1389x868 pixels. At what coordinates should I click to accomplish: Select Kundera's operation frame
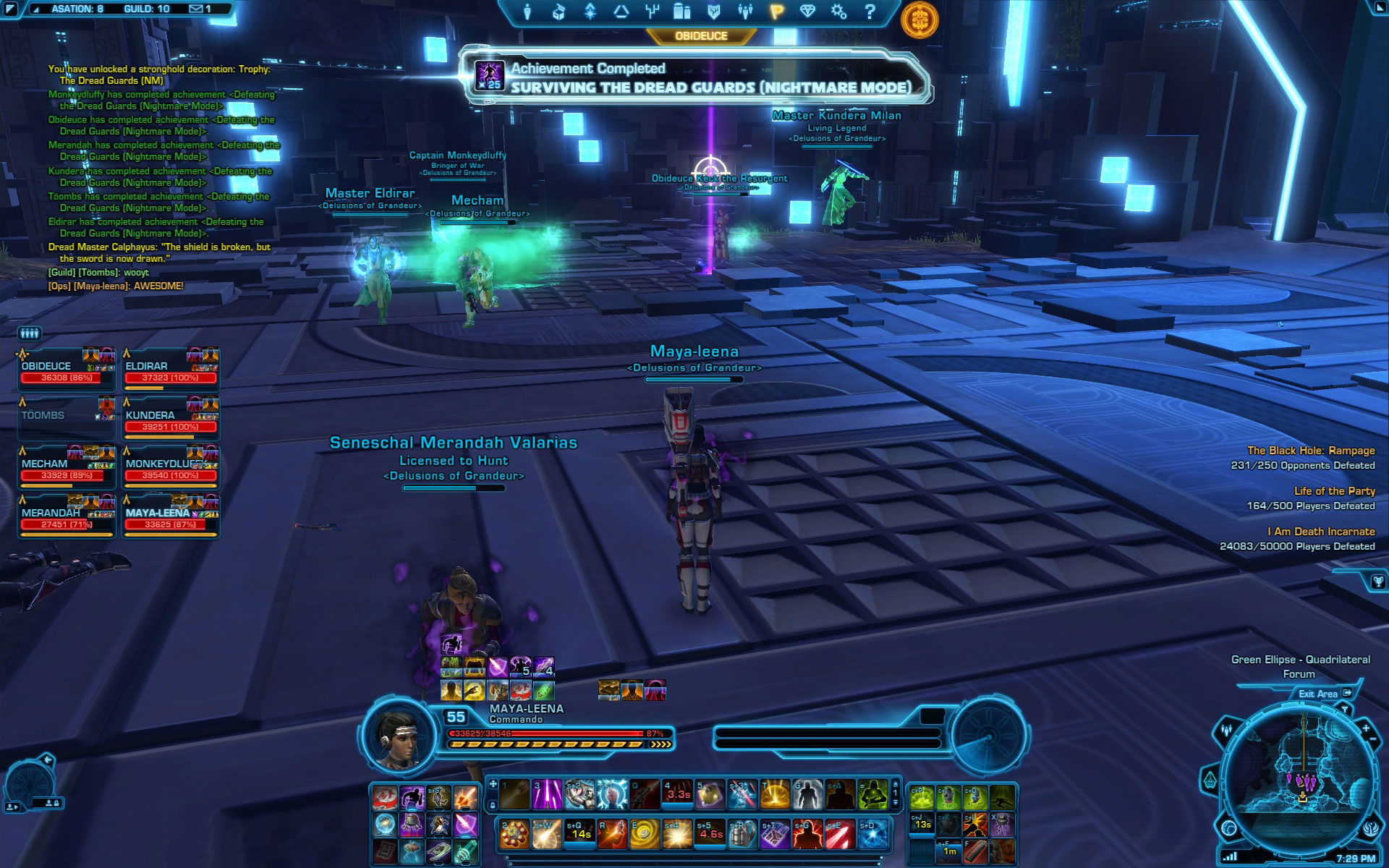(x=171, y=419)
